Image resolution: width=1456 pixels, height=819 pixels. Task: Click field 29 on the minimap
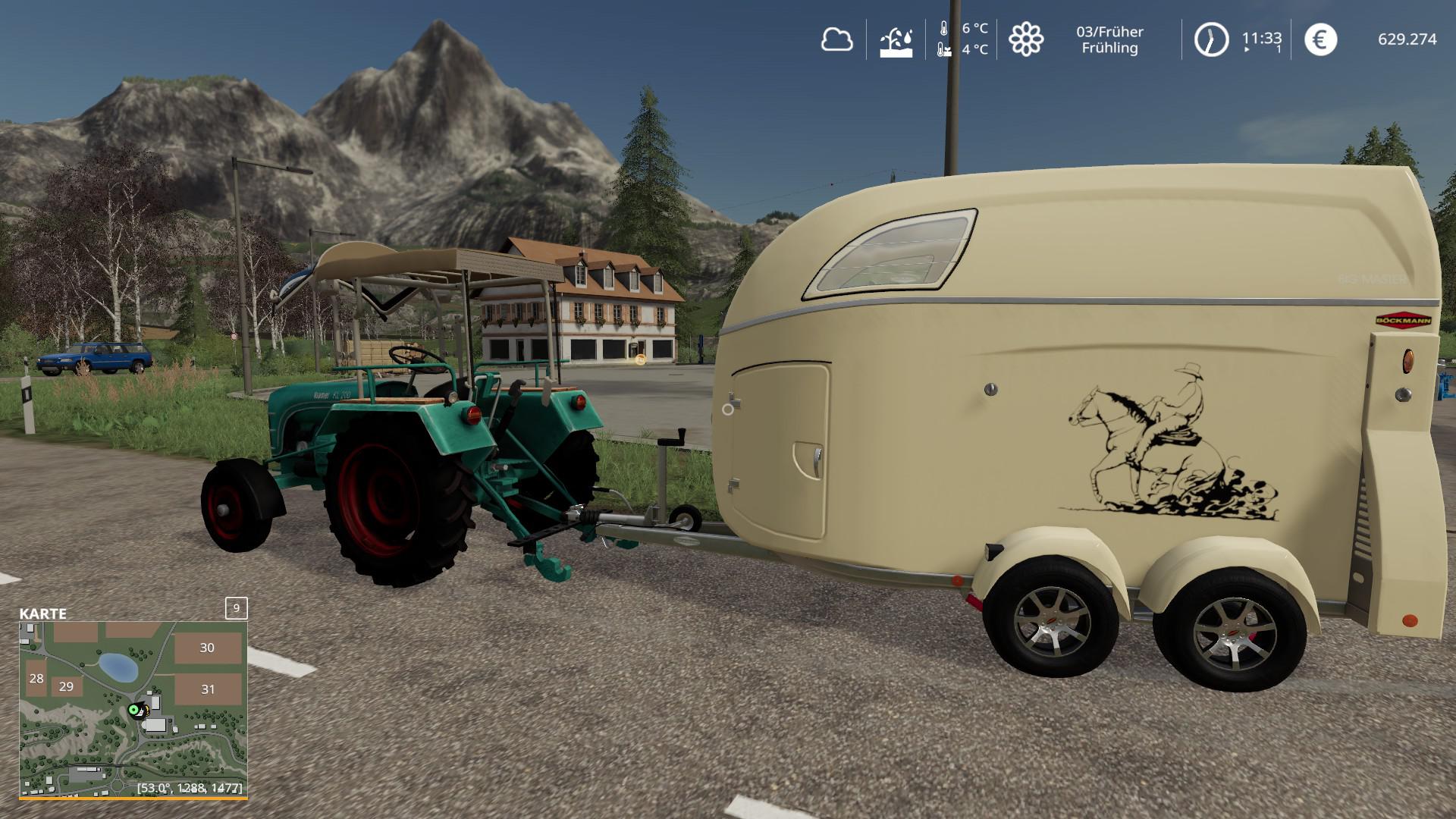[x=66, y=686]
